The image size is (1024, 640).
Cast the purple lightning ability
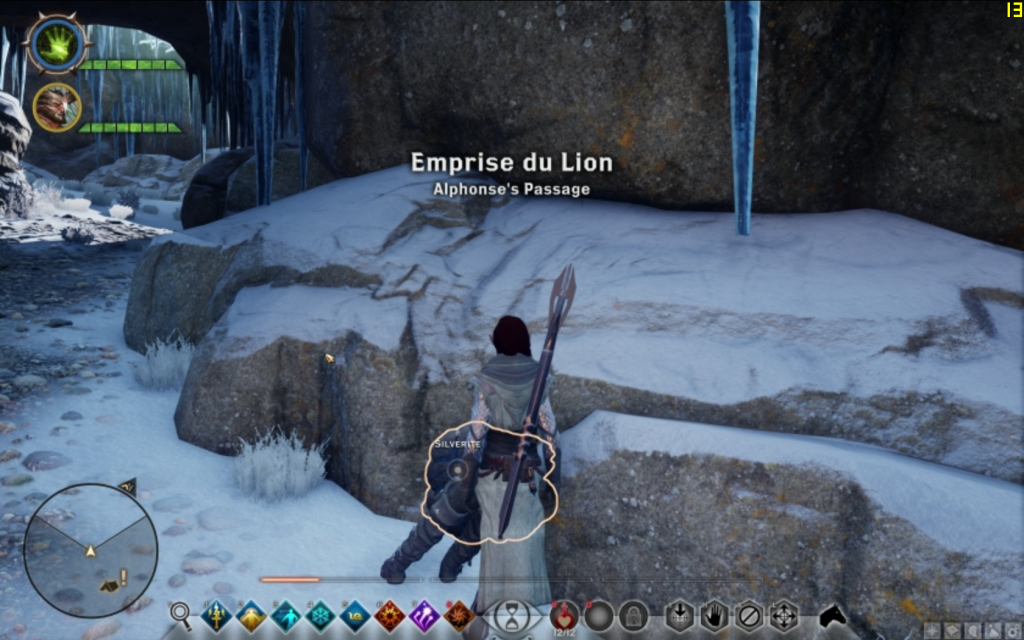click(425, 615)
